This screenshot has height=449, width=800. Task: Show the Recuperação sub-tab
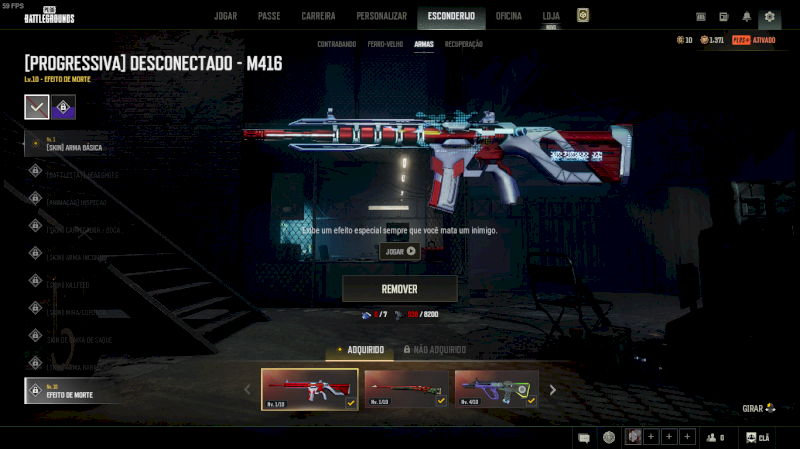click(x=464, y=45)
